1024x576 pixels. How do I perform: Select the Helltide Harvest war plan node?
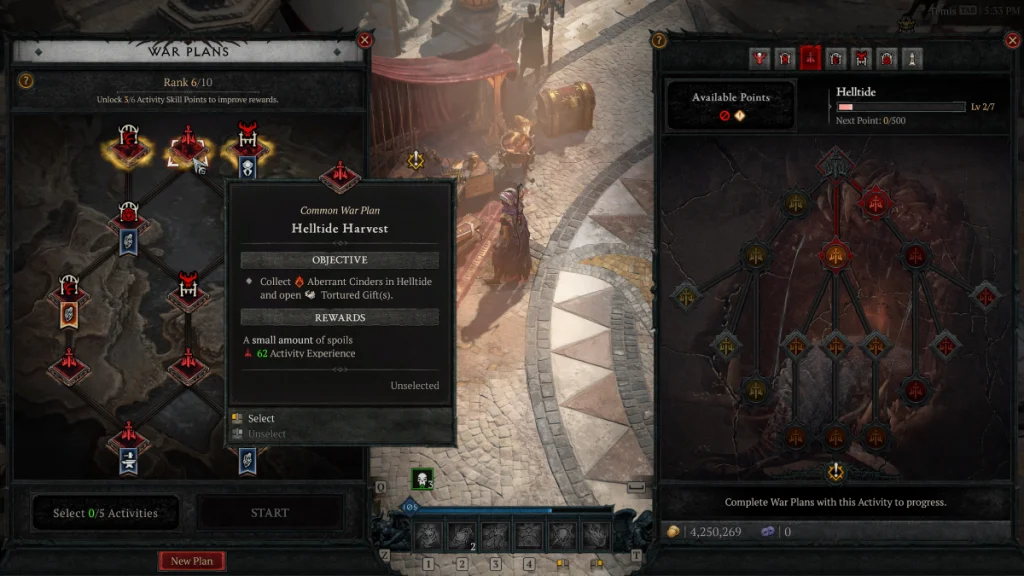pyautogui.click(x=188, y=148)
